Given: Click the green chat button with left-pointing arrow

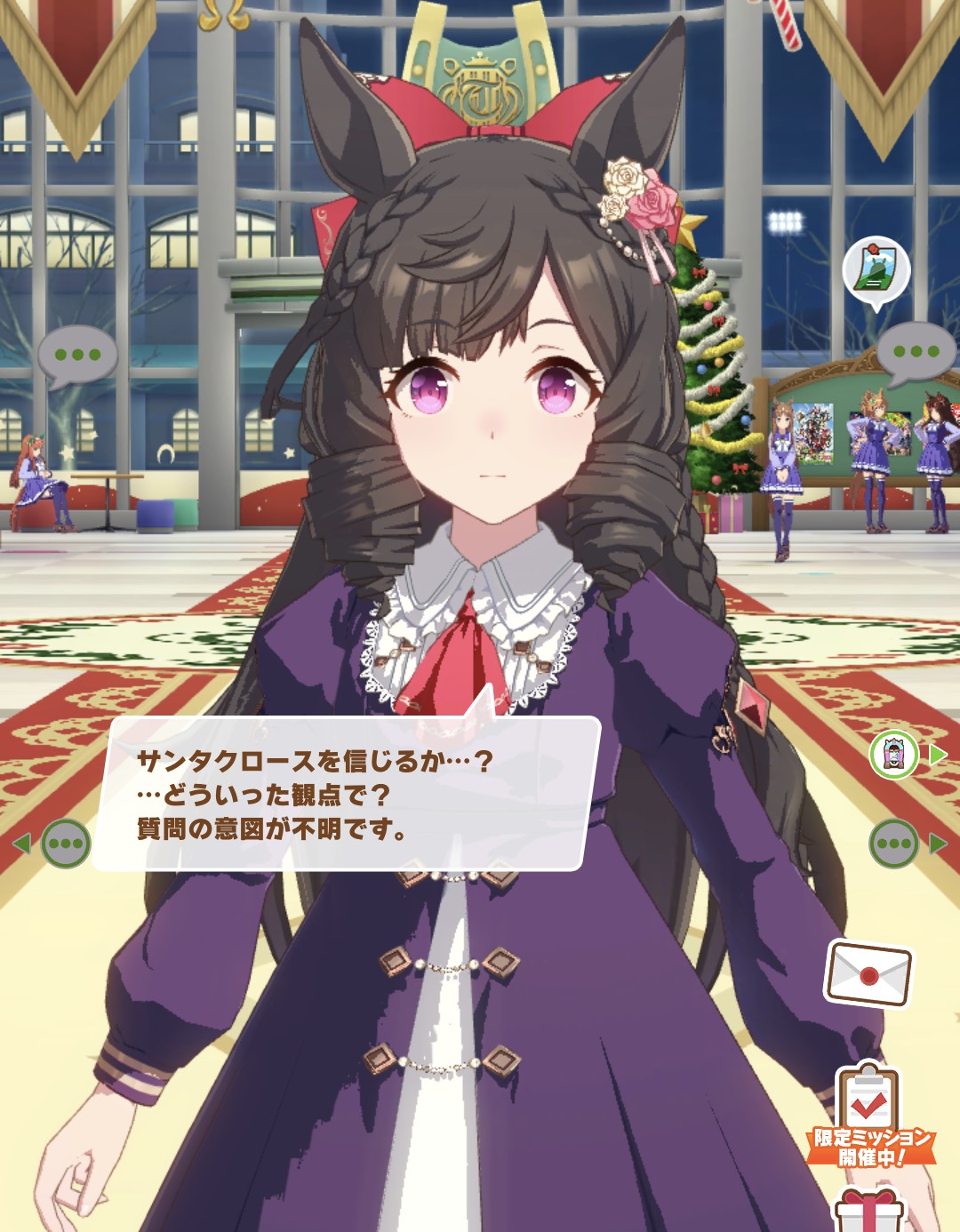Looking at the screenshot, I should click(x=66, y=843).
